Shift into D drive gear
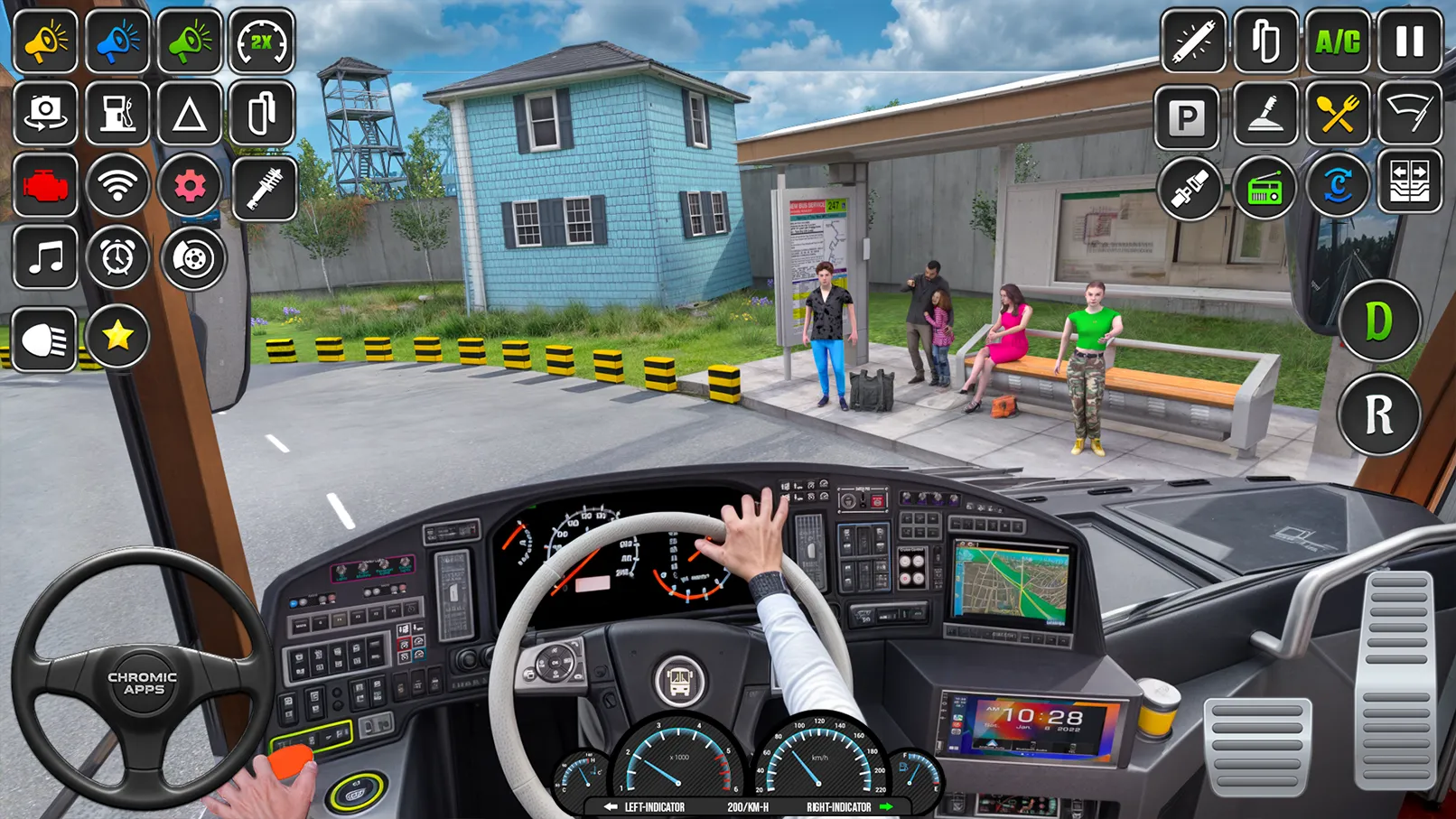 1380,323
